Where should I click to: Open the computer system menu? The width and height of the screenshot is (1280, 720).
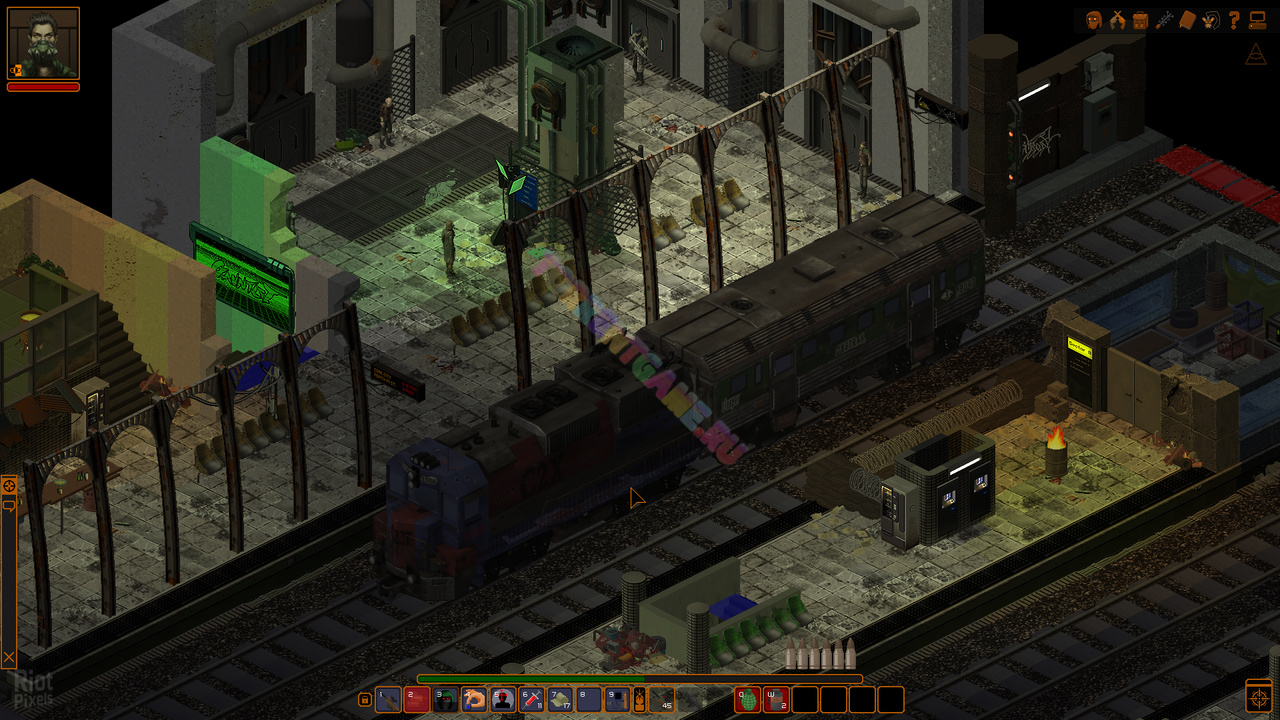(1258, 20)
